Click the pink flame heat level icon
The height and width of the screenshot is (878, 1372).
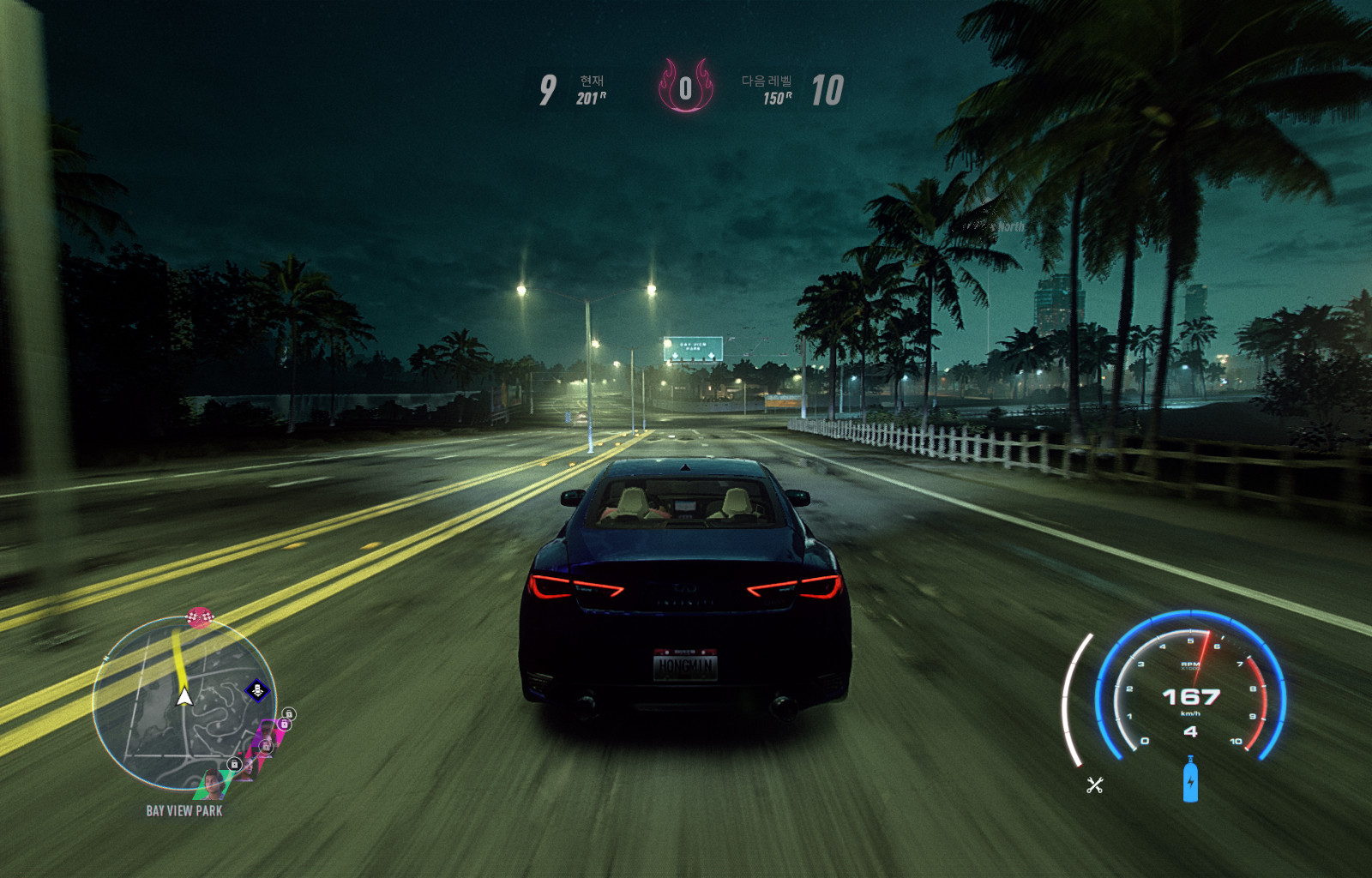[x=685, y=86]
